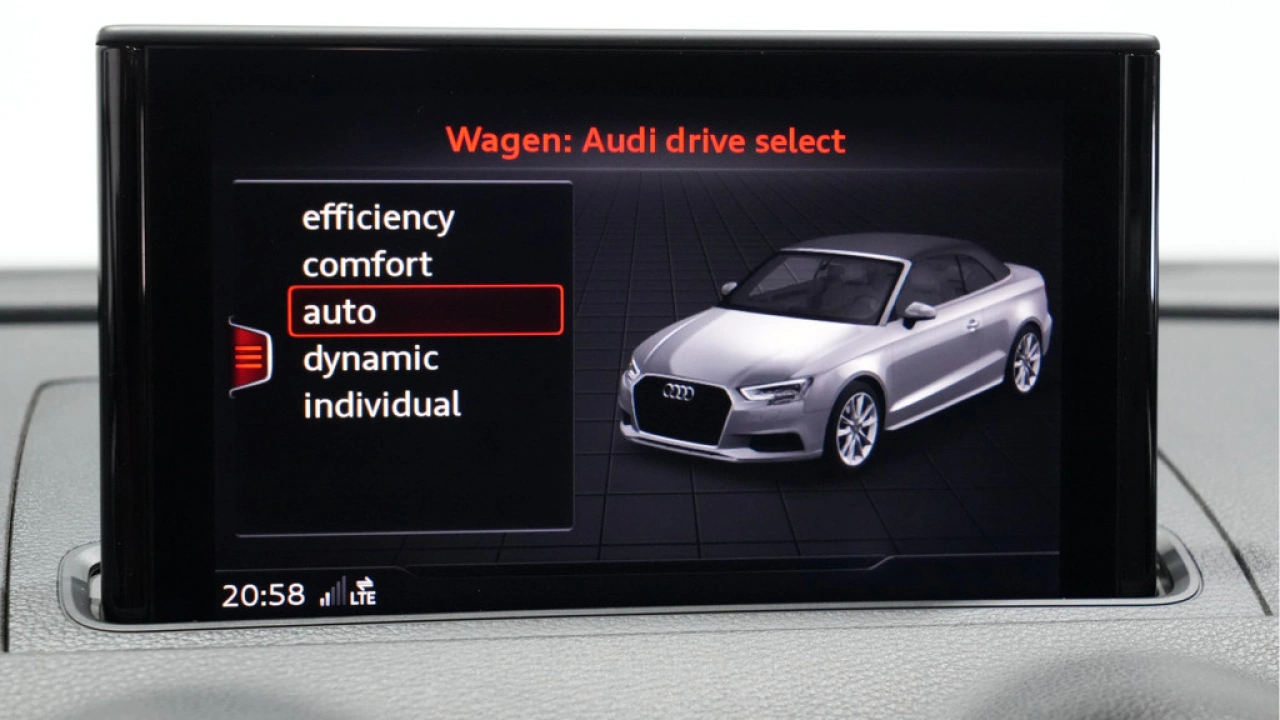
Task: Tap the clock showing 20:58
Action: coord(262,593)
